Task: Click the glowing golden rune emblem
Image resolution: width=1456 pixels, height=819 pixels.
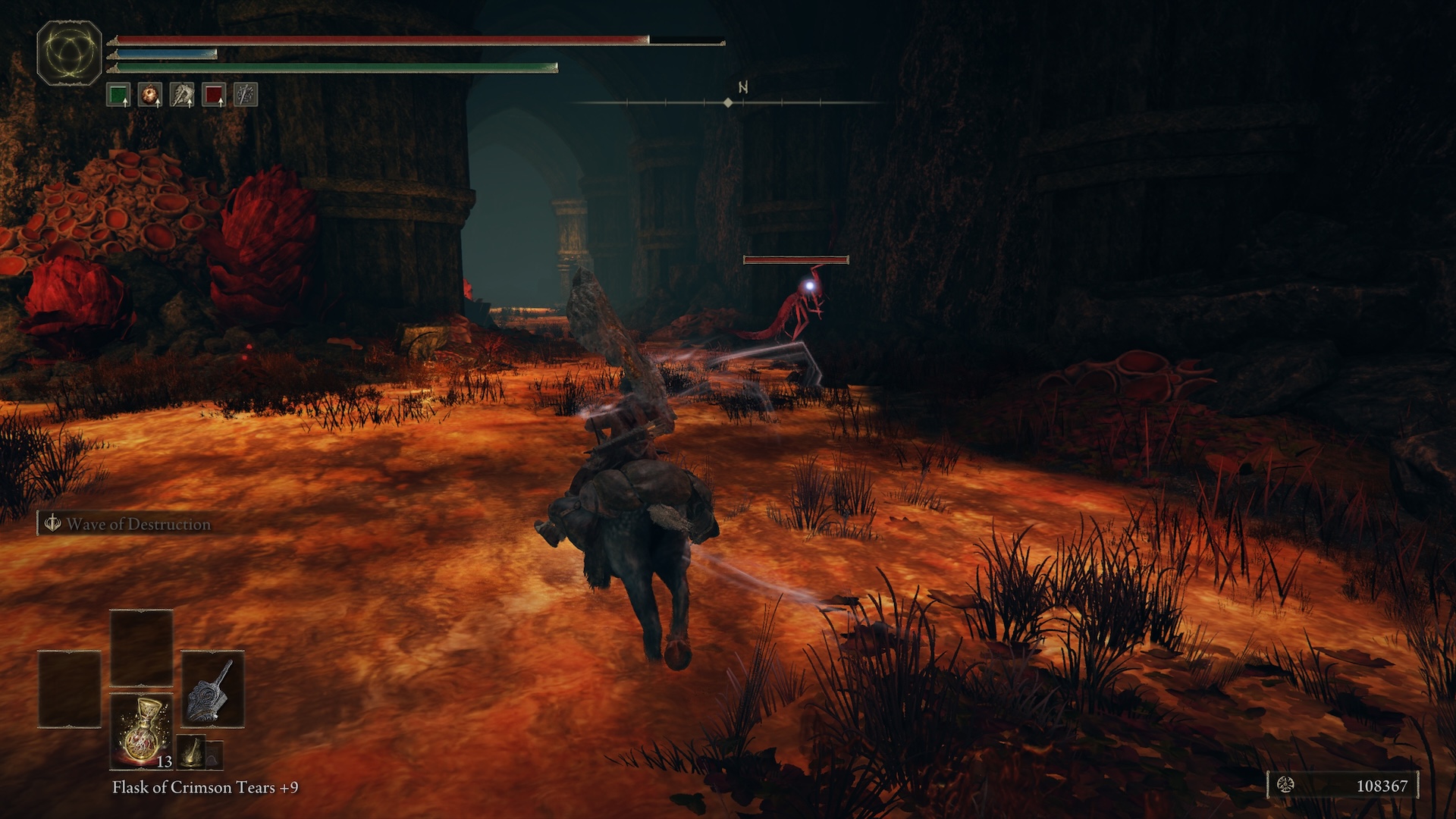Action: tap(69, 53)
